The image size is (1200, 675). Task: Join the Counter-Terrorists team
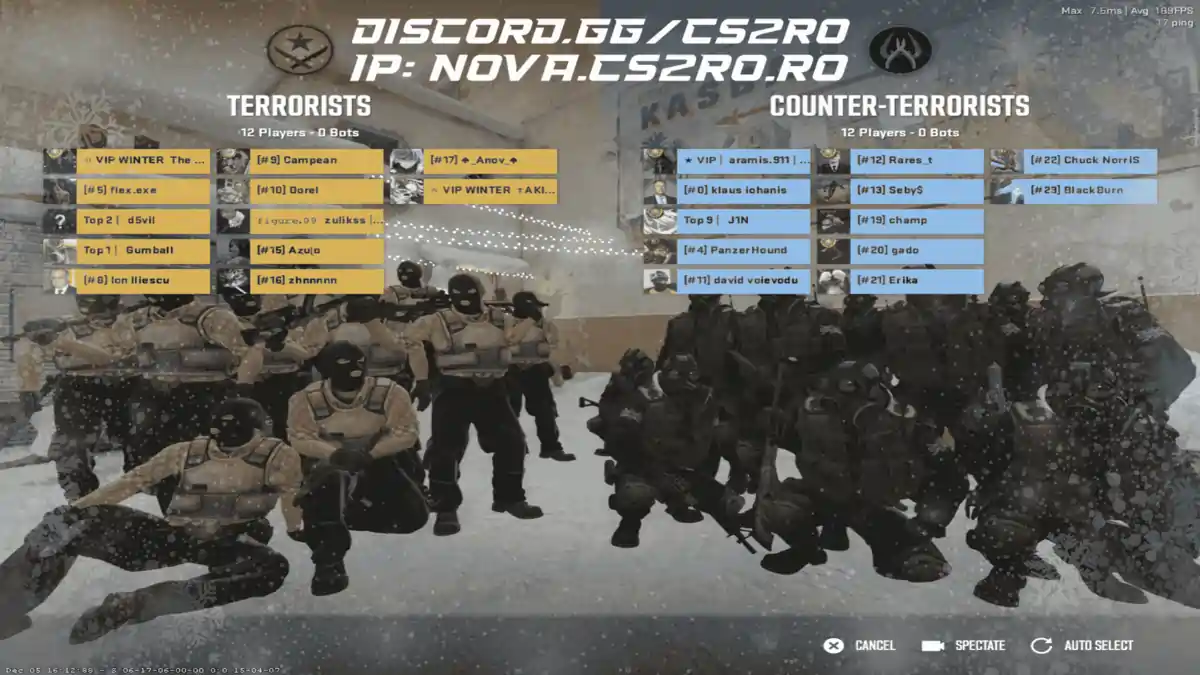pos(899,106)
